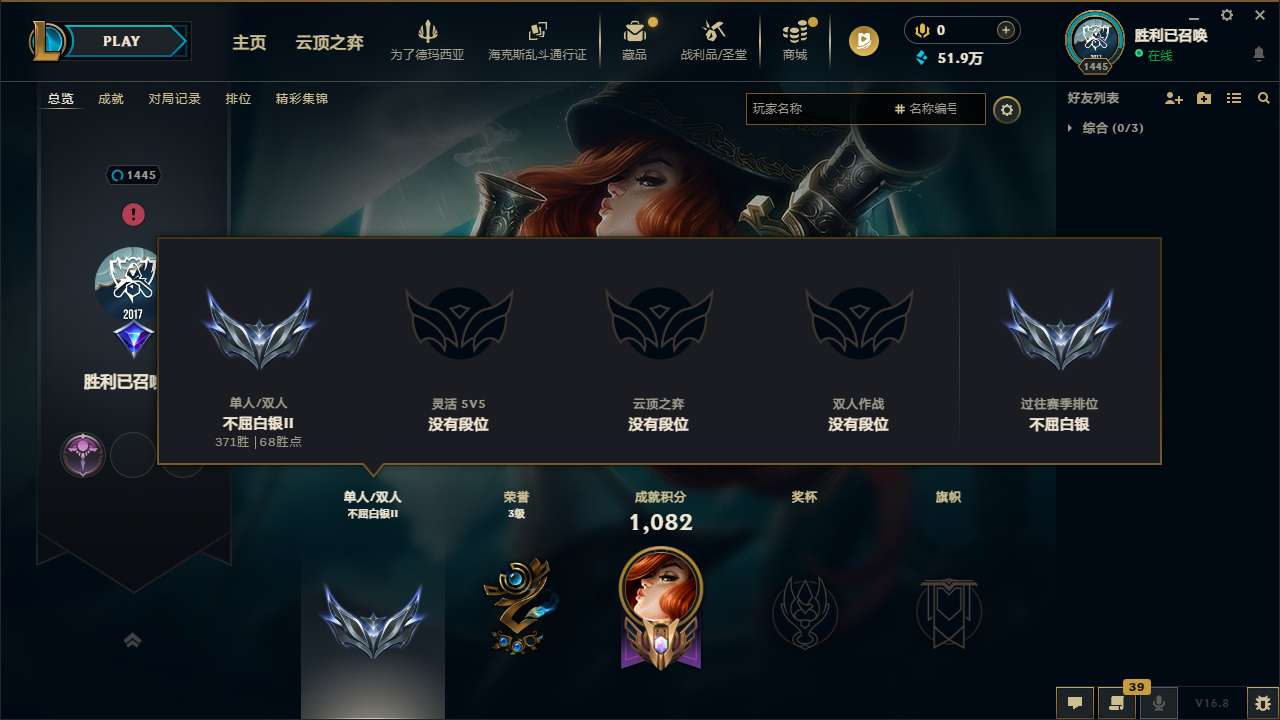This screenshot has width=1280, height=720.
Task: Open the 为了德玛西亚 event page
Action: 429,40
